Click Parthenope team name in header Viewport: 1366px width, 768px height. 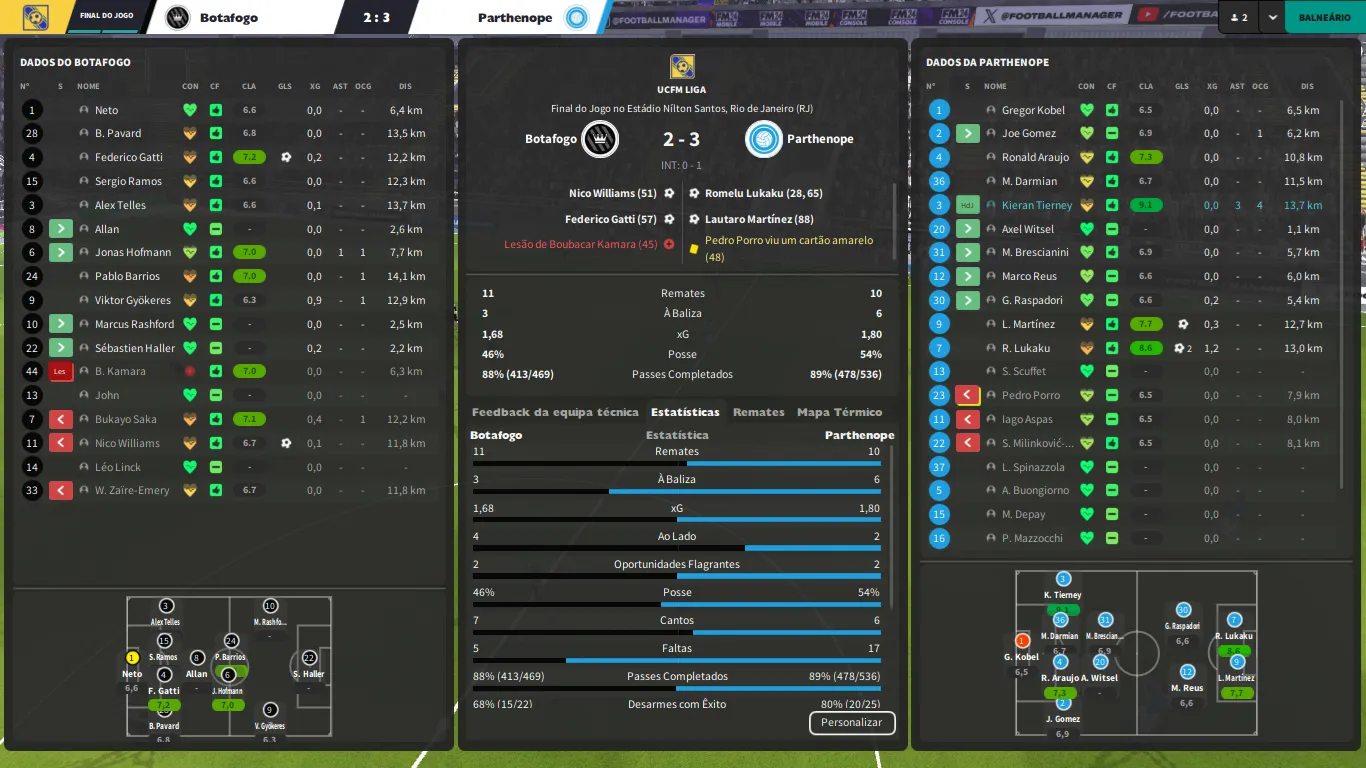515,17
